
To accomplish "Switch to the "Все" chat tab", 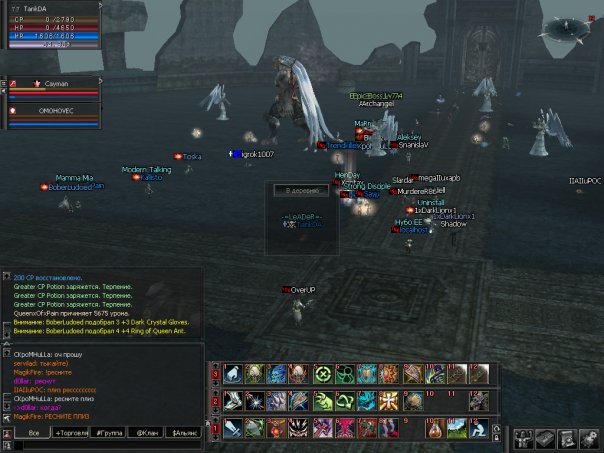I will tap(33, 432).
